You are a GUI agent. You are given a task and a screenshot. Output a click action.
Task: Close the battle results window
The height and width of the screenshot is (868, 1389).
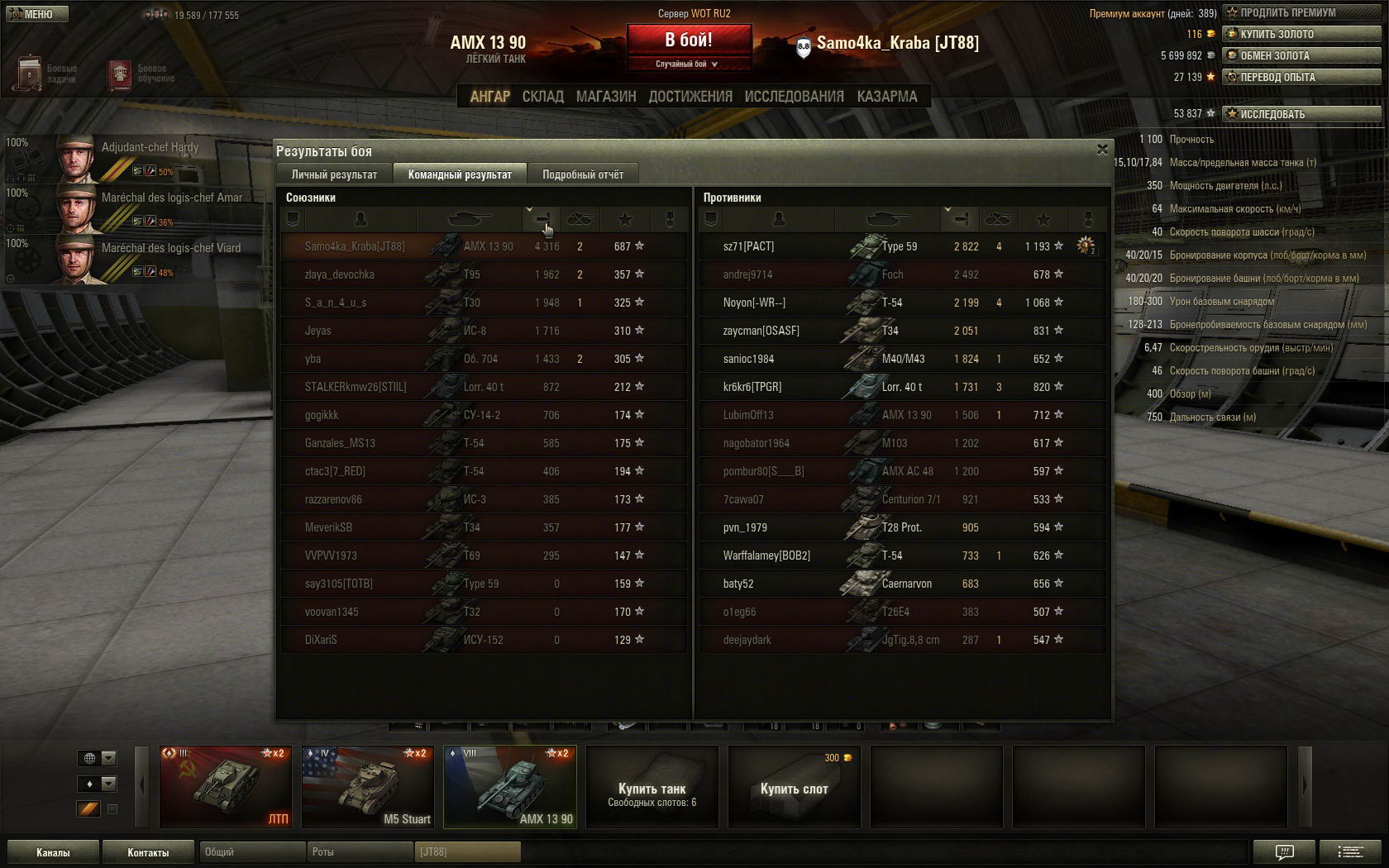tap(1101, 150)
